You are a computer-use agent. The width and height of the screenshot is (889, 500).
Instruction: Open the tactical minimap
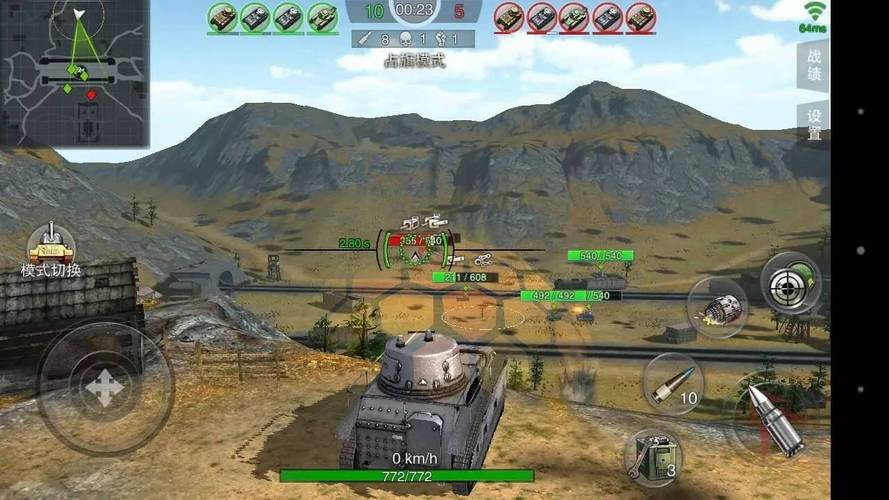tap(74, 73)
